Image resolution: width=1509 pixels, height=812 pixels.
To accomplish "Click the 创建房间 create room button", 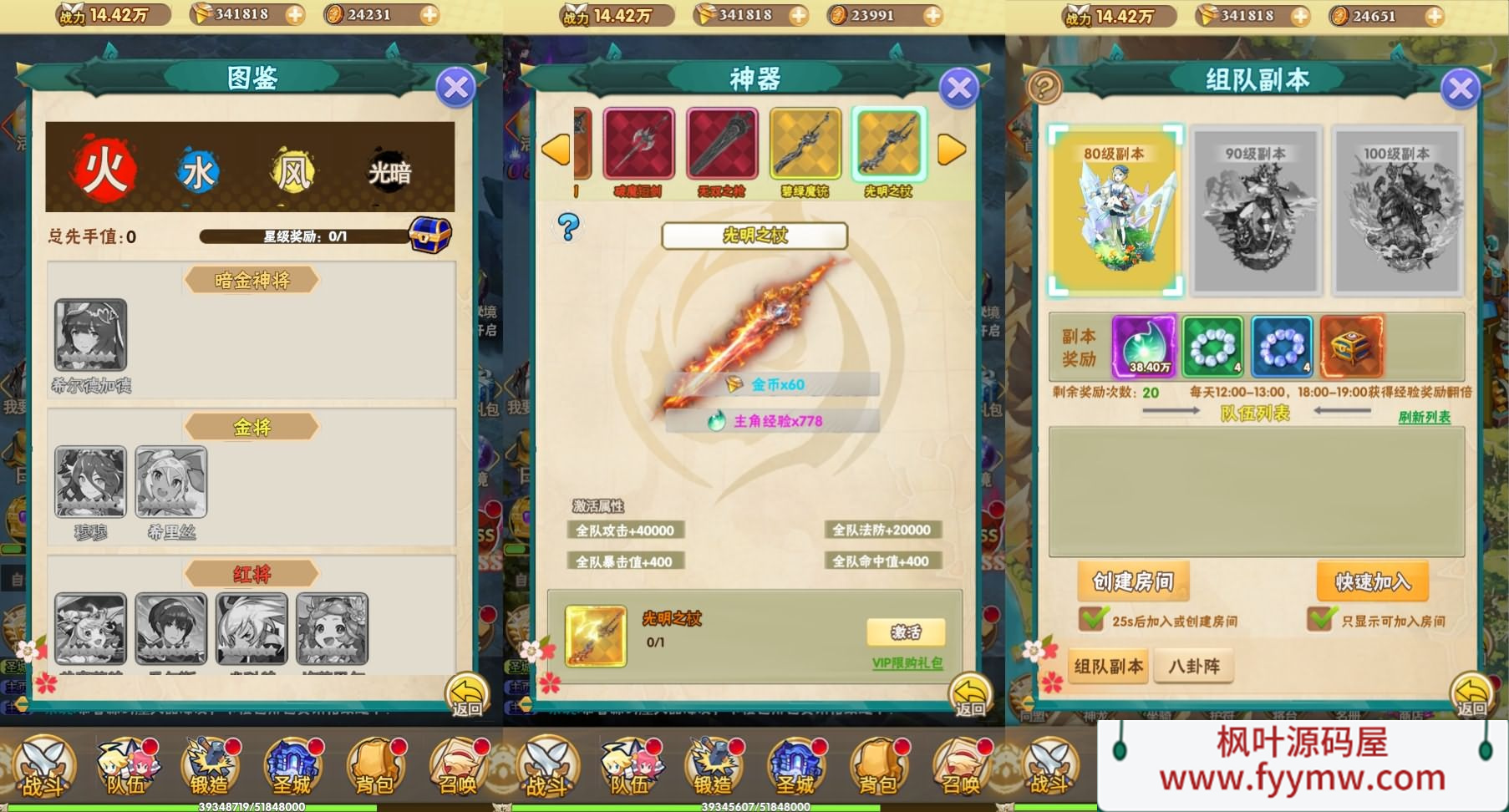I will tap(1133, 581).
